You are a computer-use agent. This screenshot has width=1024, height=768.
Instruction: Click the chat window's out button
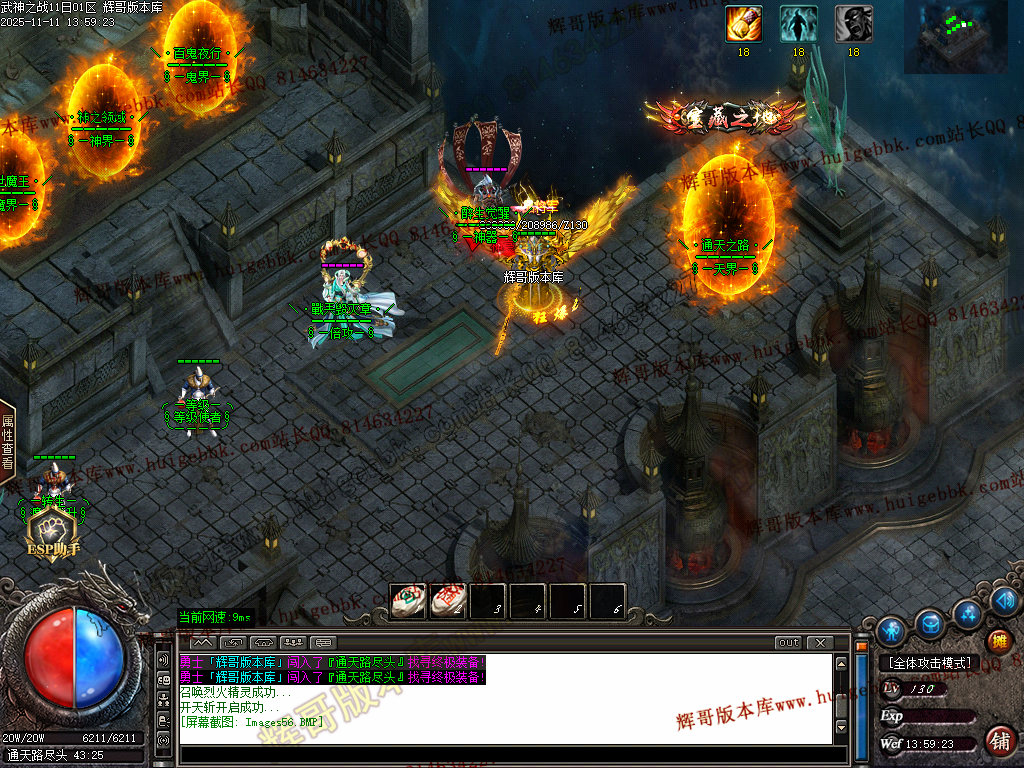click(x=789, y=642)
